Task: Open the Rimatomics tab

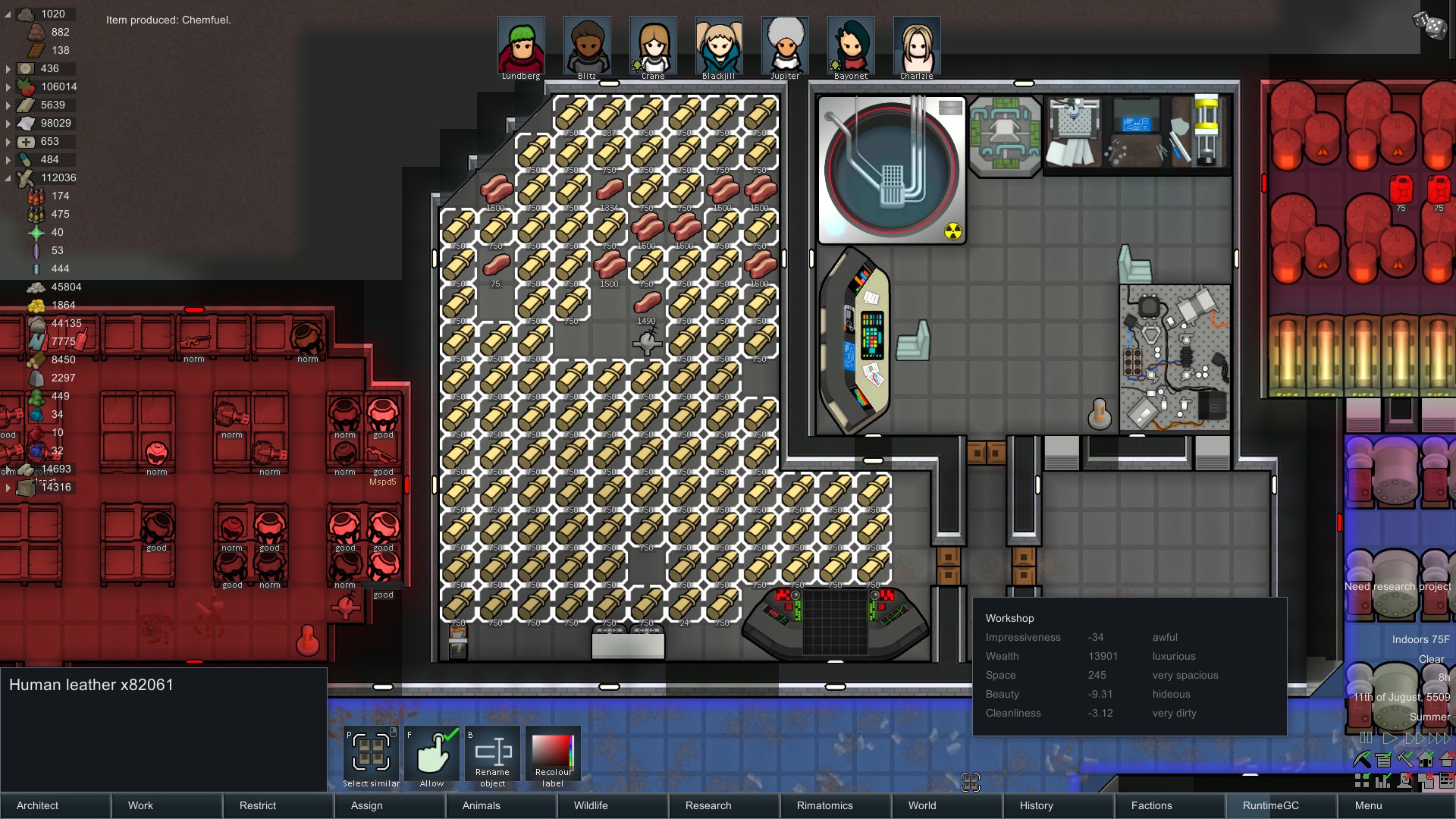Action: click(824, 805)
